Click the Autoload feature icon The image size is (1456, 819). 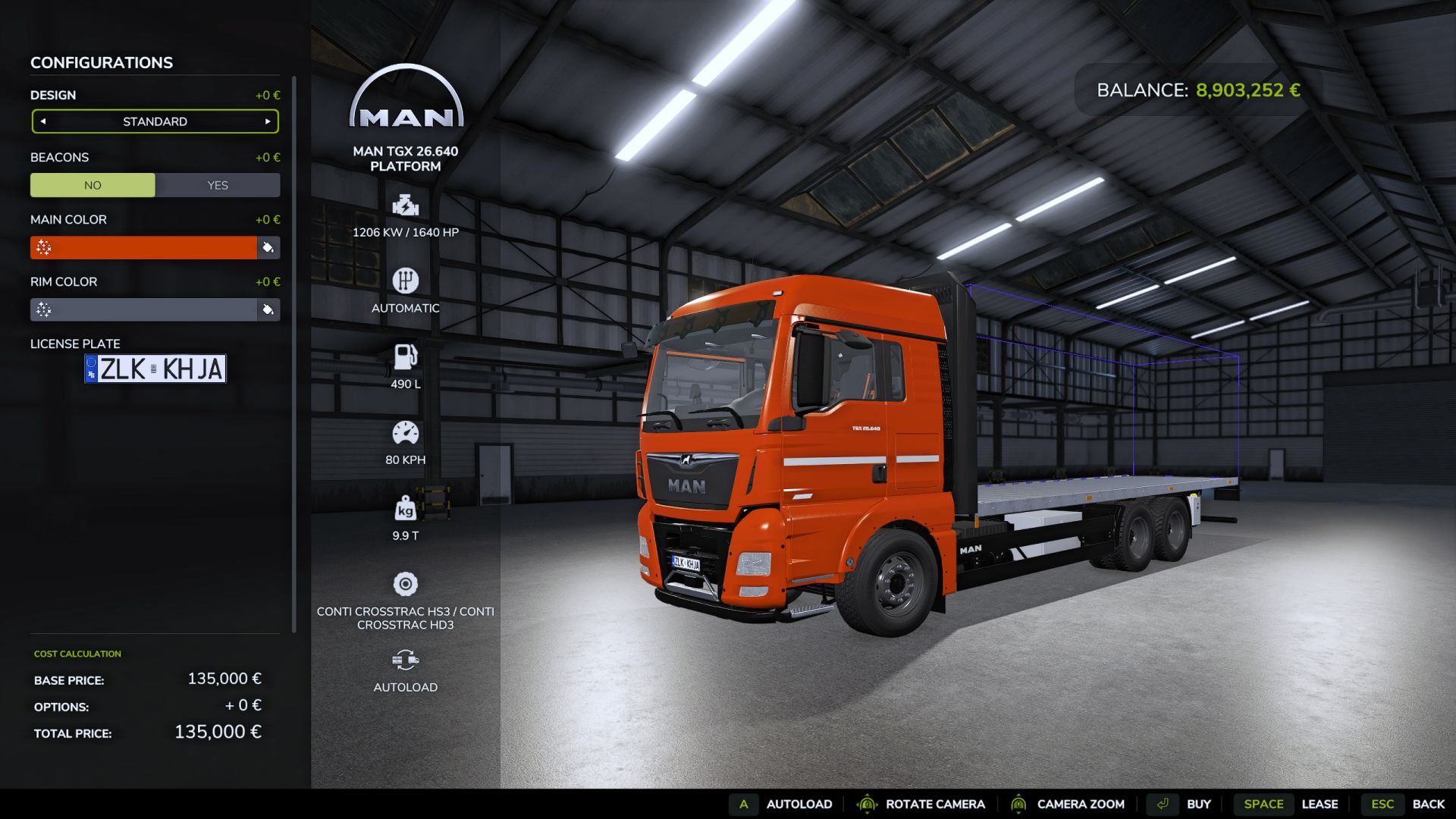[406, 660]
